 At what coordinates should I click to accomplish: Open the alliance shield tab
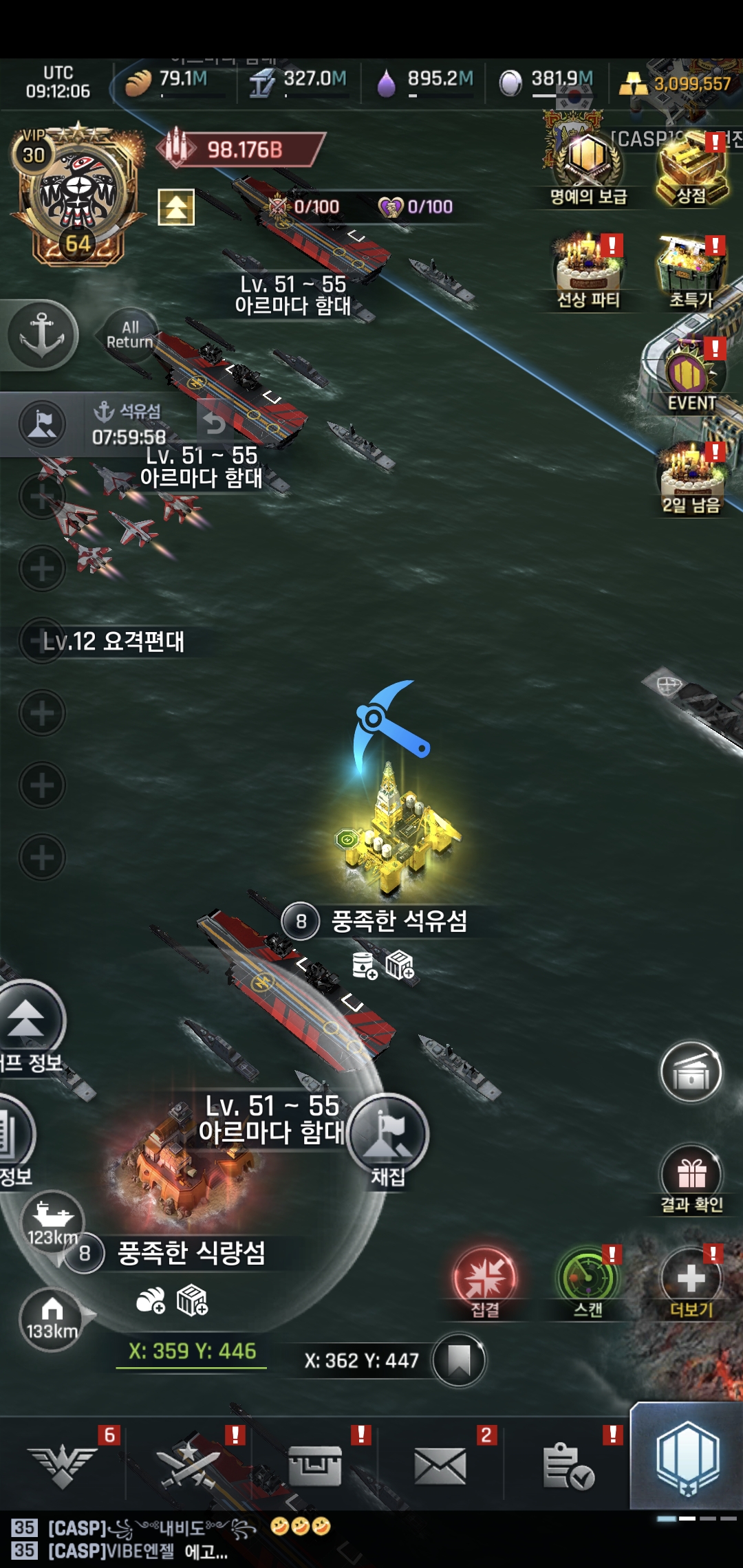(687, 1458)
